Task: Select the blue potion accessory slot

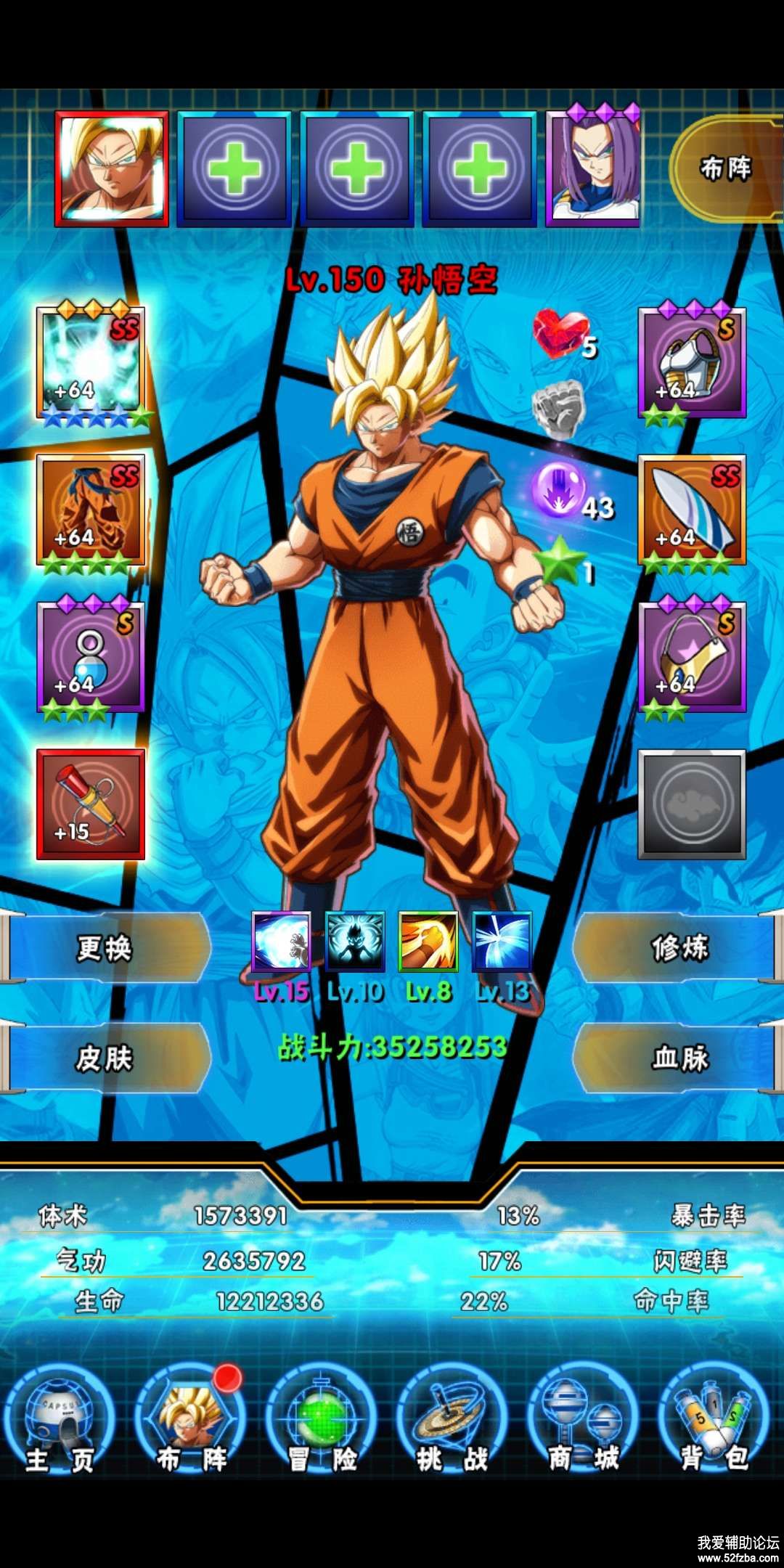Action: click(91, 658)
